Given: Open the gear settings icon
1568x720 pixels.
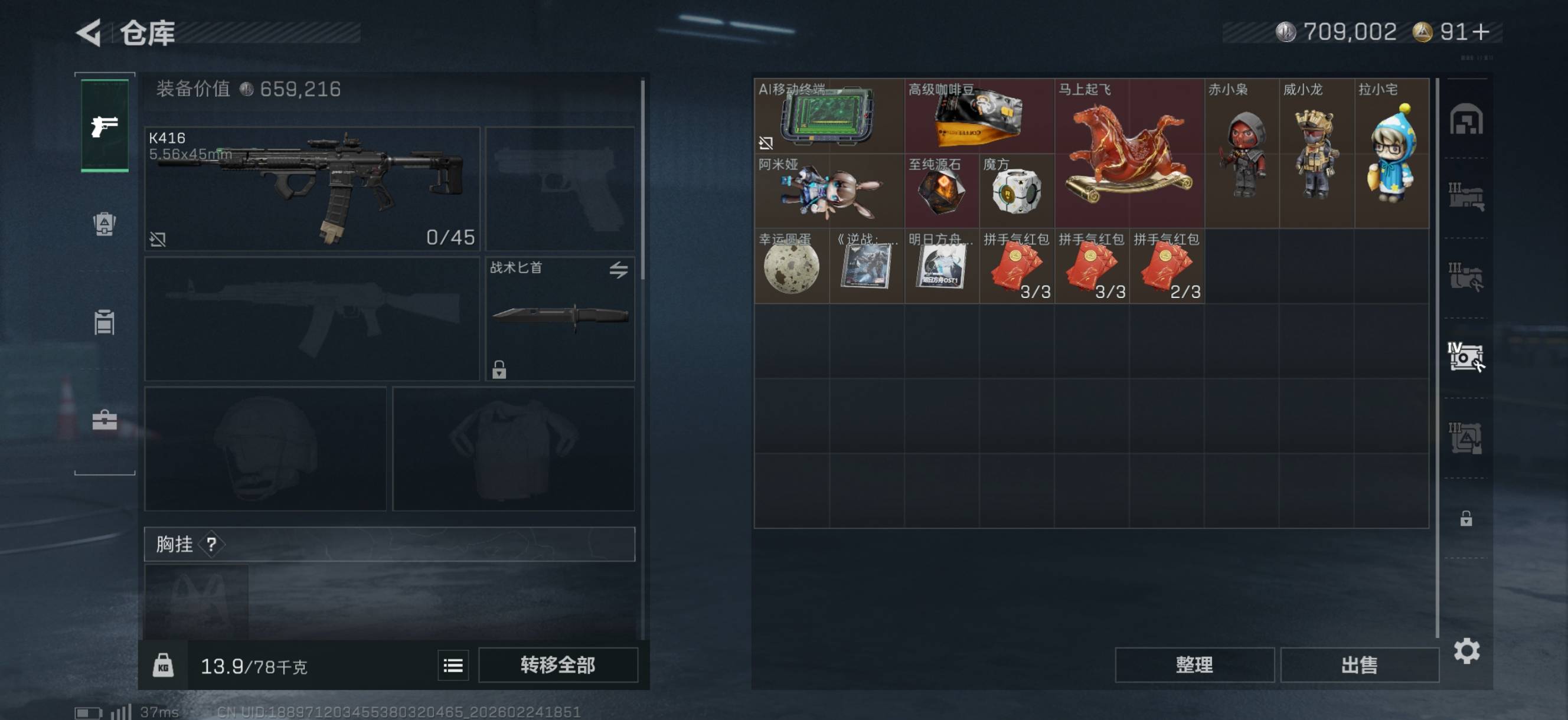Looking at the screenshot, I should pos(1466,651).
